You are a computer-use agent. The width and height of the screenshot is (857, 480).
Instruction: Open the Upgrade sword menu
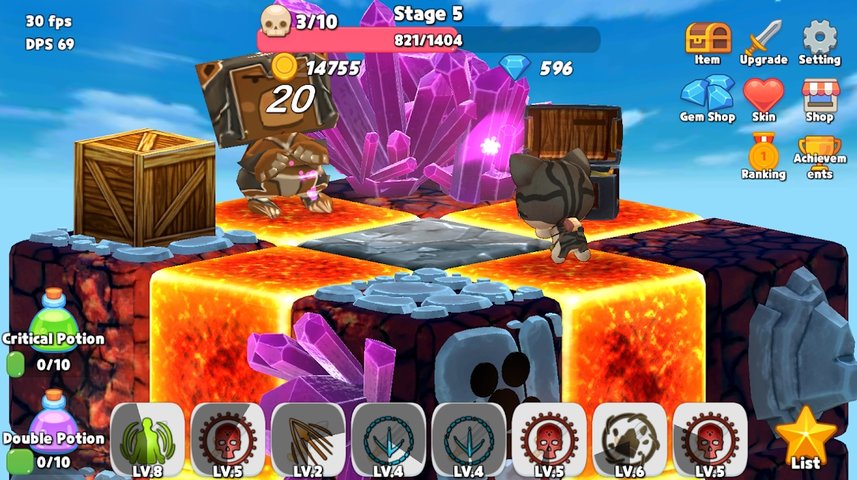pyautogui.click(x=762, y=41)
